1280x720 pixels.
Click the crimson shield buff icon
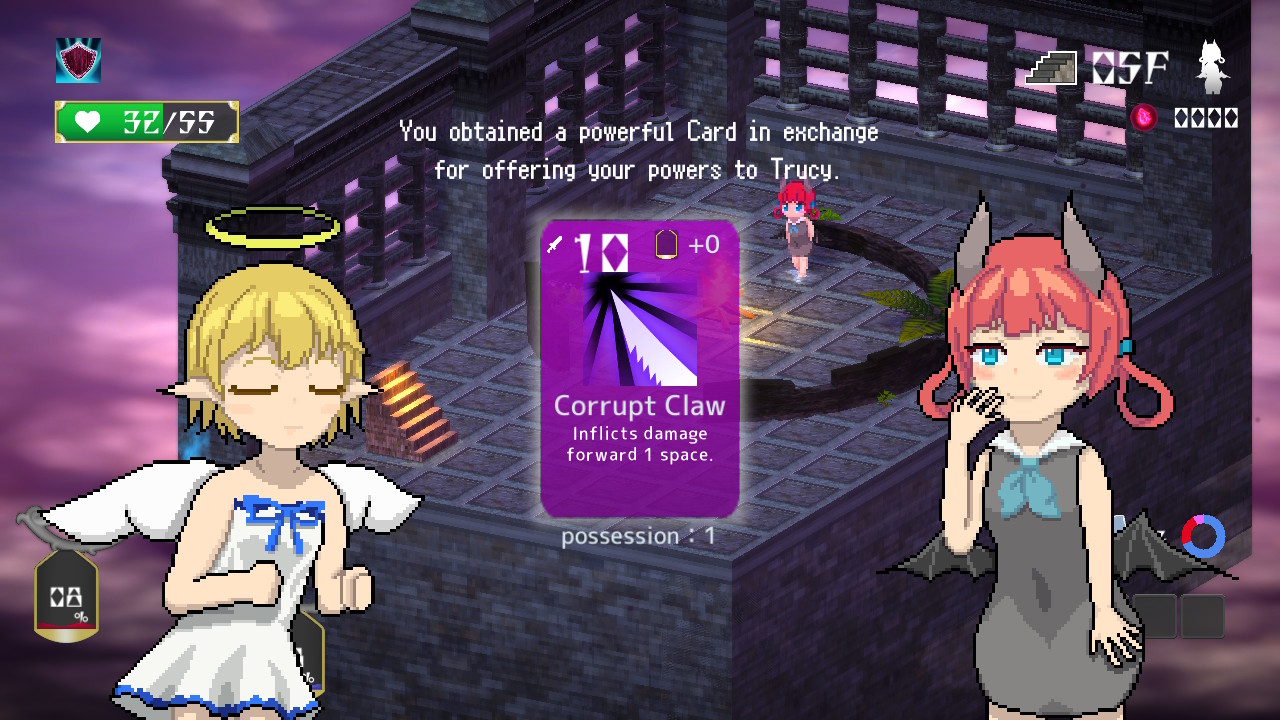pyautogui.click(x=78, y=60)
